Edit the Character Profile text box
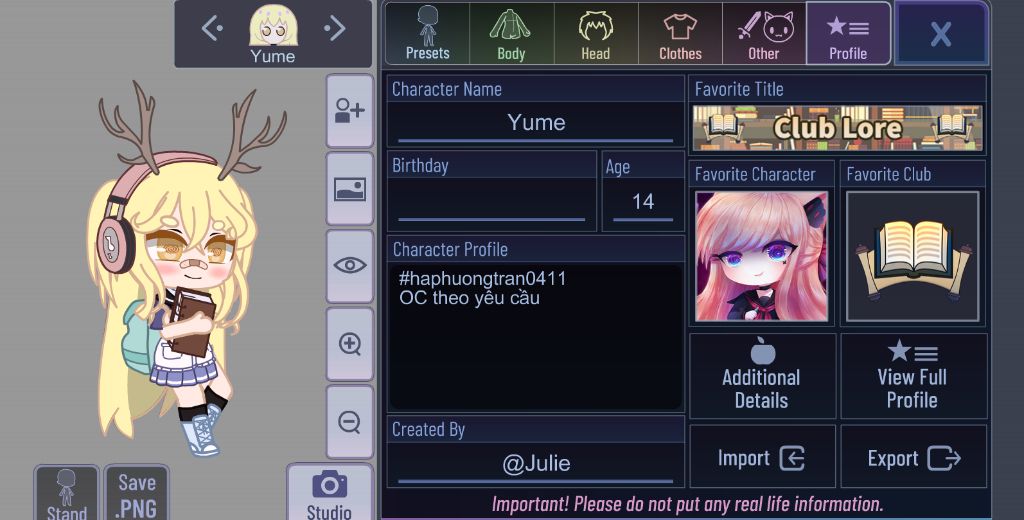This screenshot has width=1024, height=520. tap(536, 335)
